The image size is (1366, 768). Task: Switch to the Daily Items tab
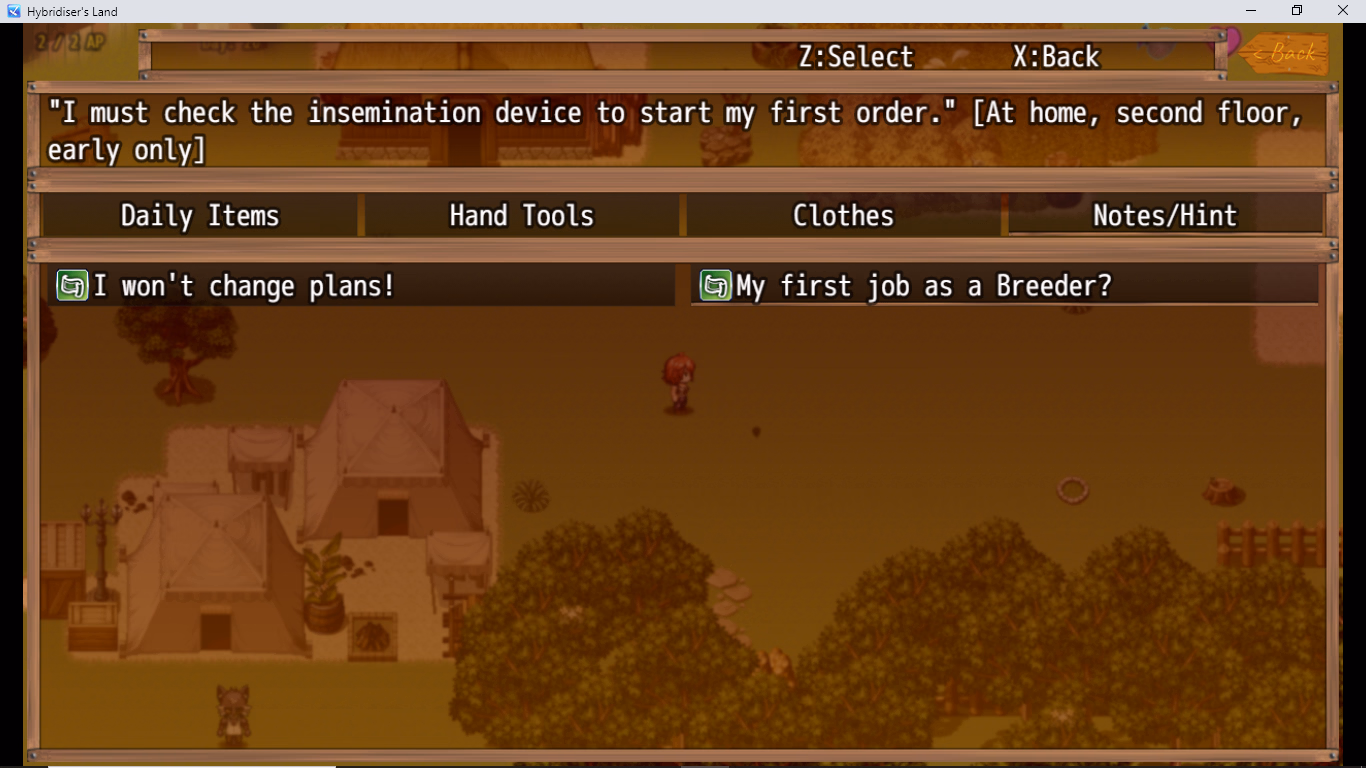[x=200, y=216]
